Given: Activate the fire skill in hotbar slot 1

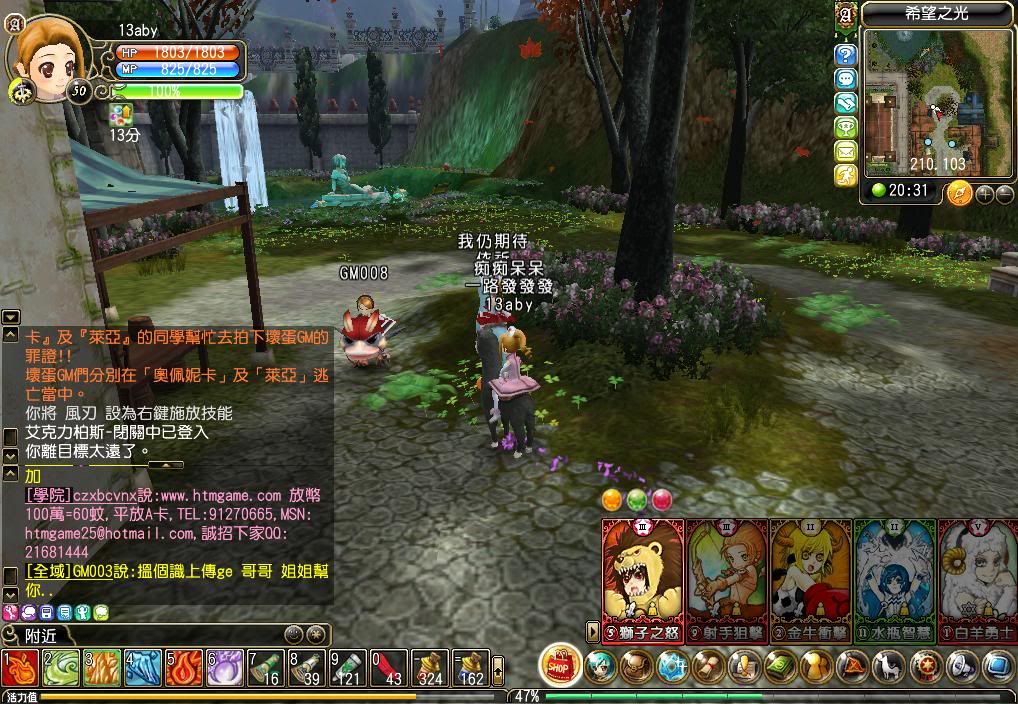Looking at the screenshot, I should tap(19, 667).
